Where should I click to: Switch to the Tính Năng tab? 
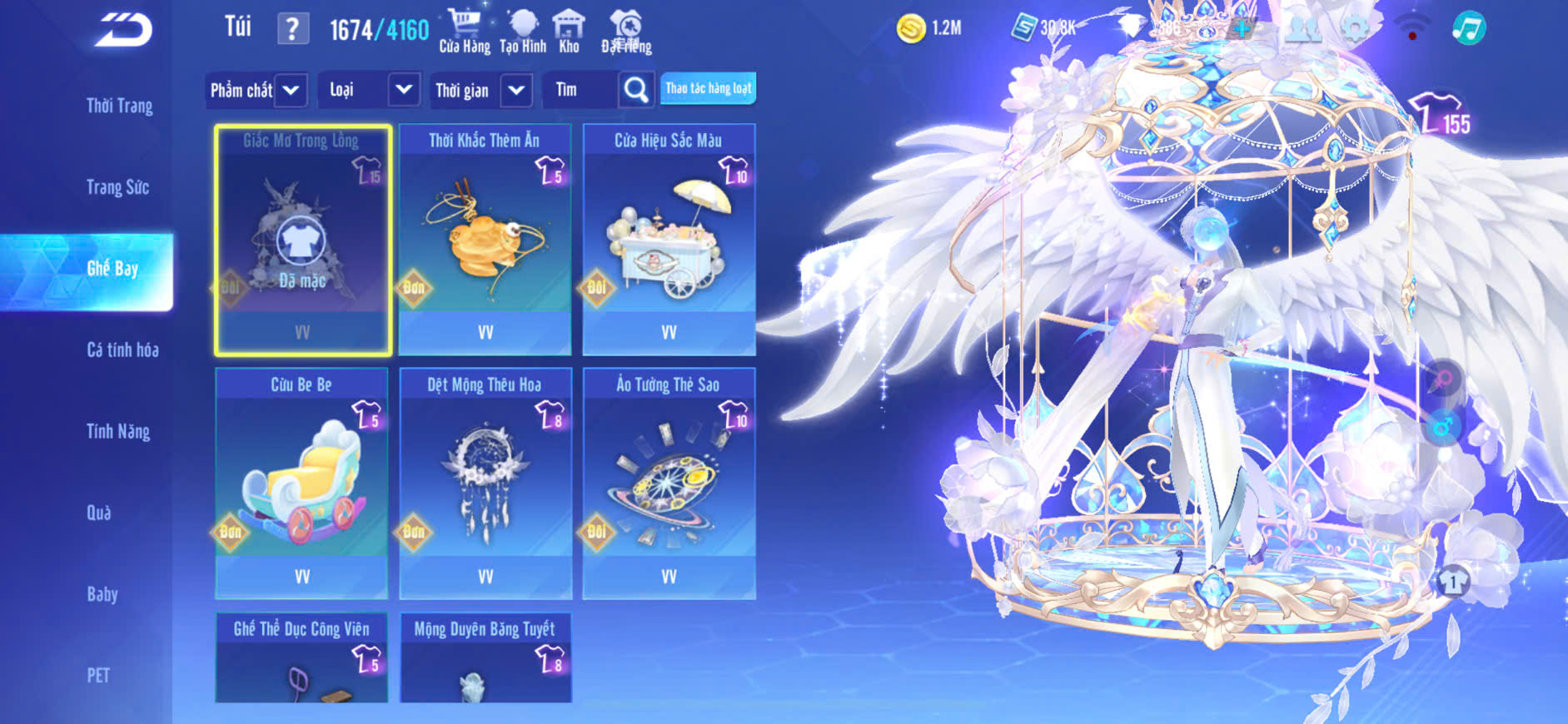118,431
